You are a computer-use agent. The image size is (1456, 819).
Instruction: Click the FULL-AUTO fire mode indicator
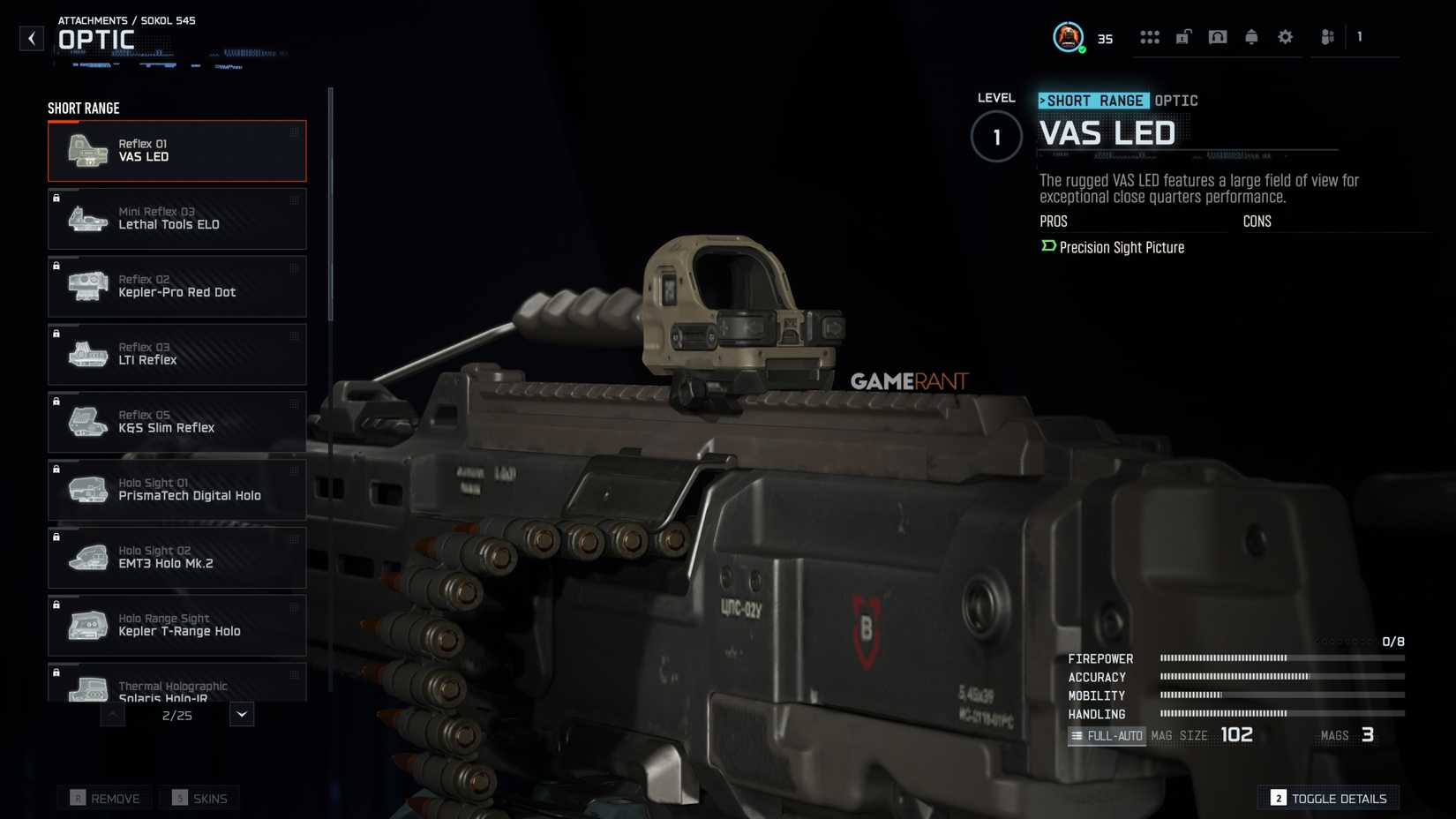pos(1107,735)
